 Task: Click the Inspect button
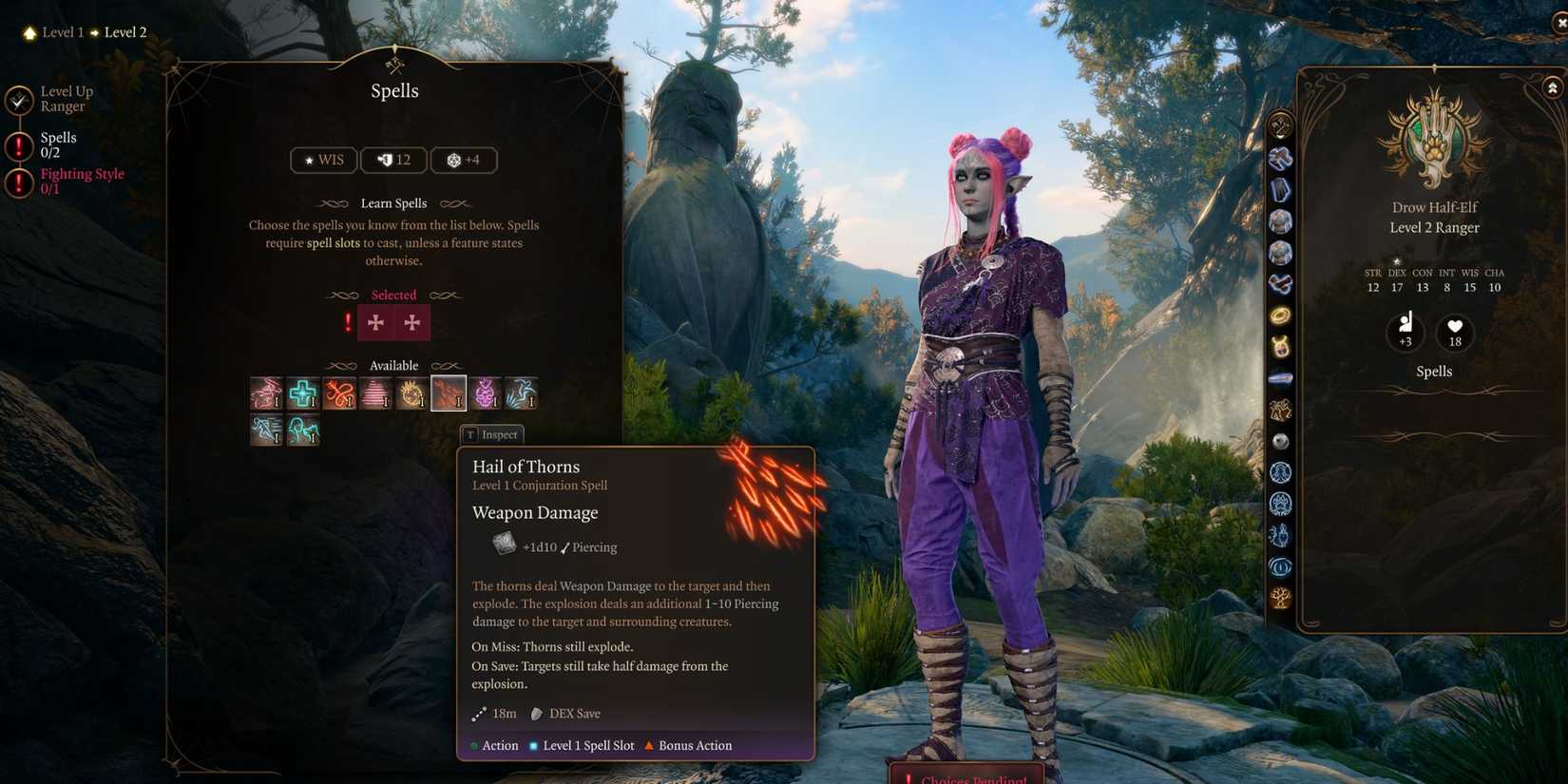pos(491,434)
